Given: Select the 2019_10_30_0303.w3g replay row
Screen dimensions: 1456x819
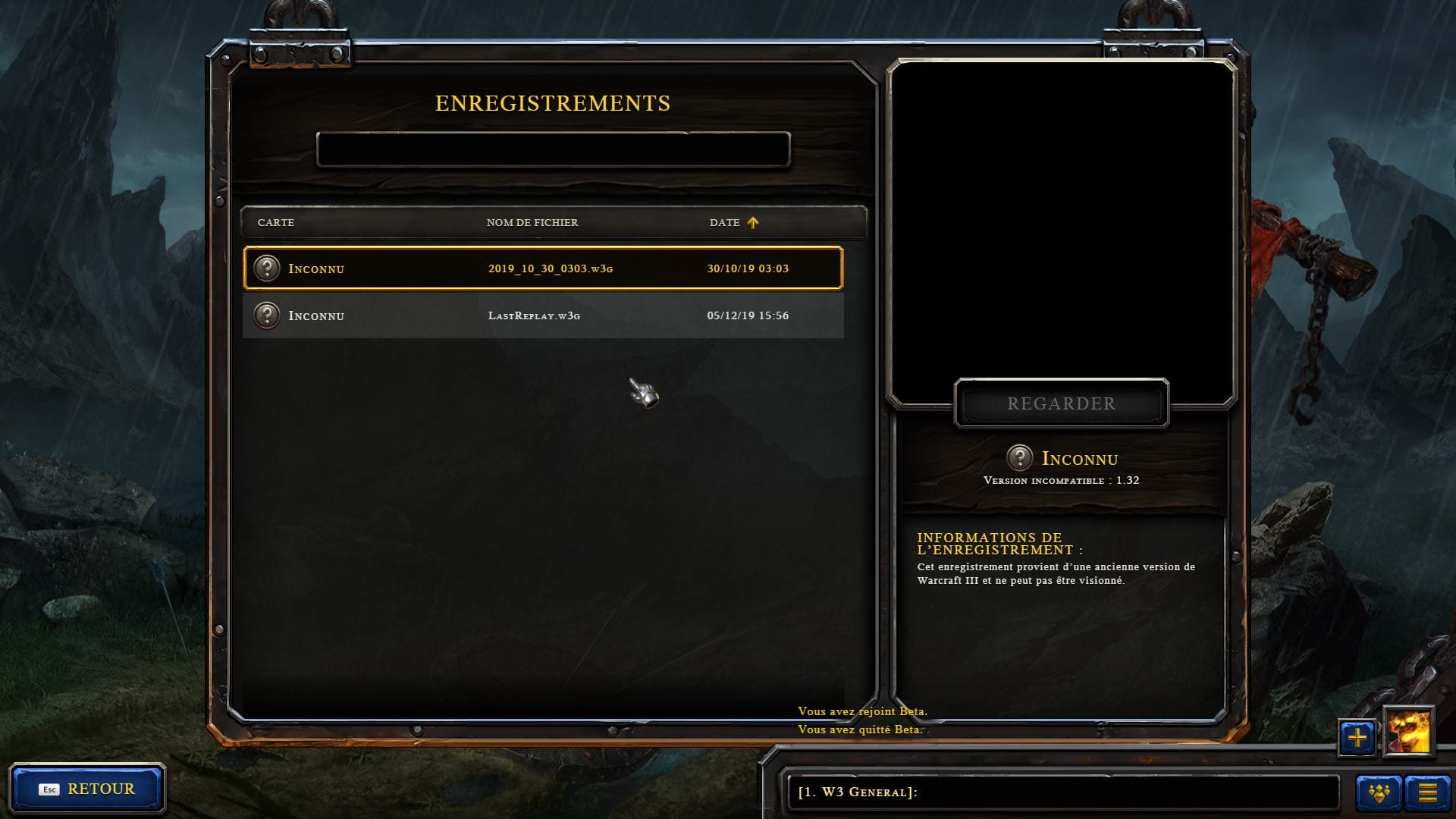Looking at the screenshot, I should 543,268.
